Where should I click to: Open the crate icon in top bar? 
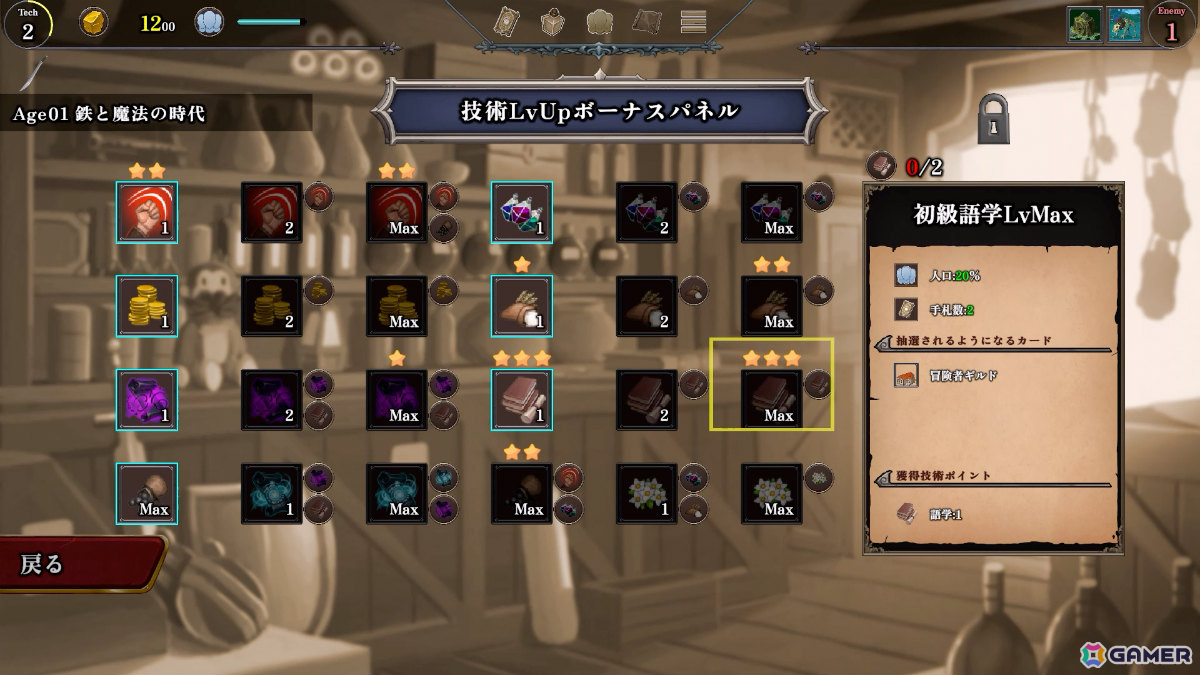point(553,21)
